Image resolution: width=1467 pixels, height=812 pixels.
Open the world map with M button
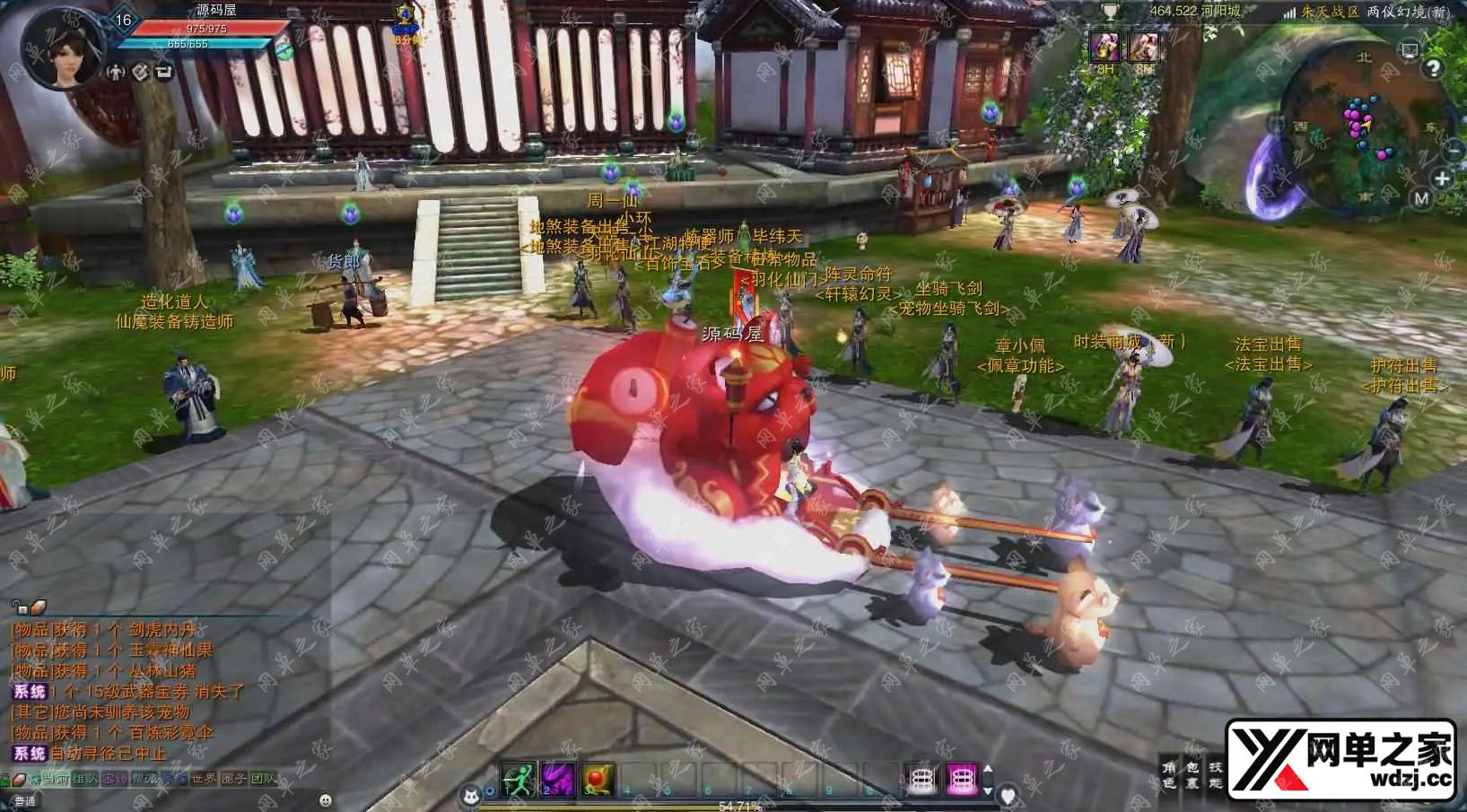pos(1420,198)
